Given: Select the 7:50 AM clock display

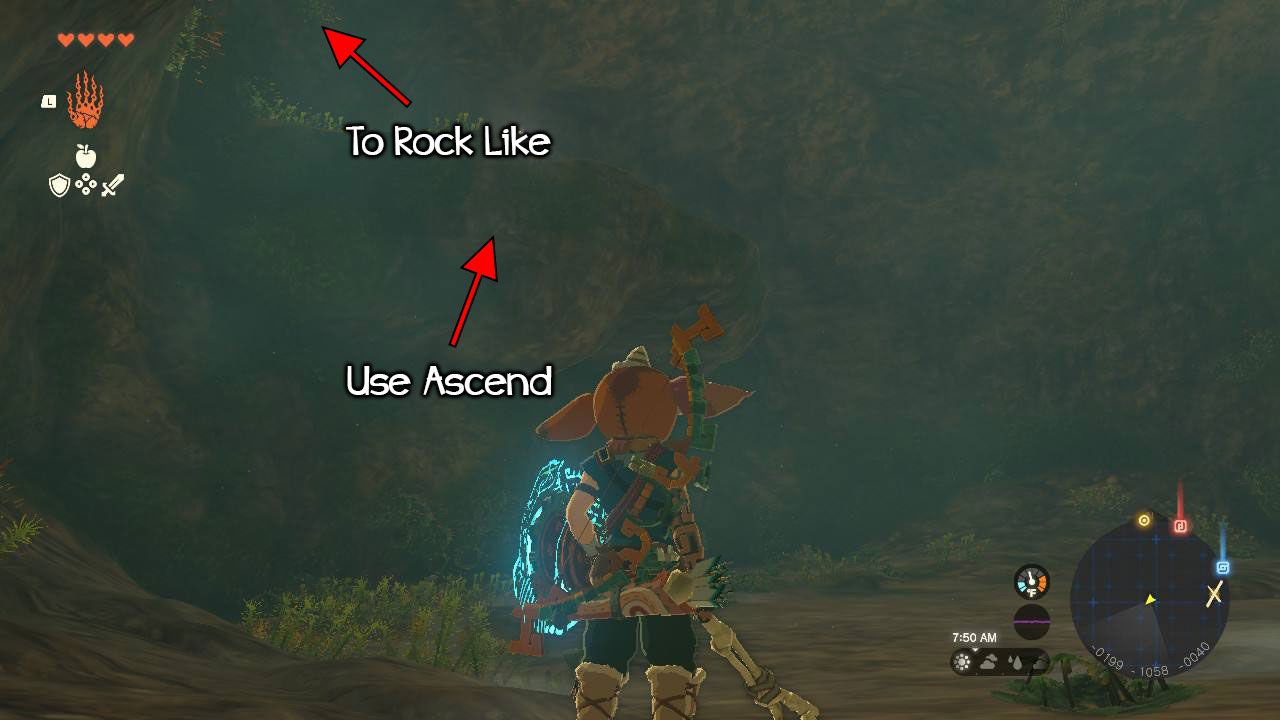Looking at the screenshot, I should tap(975, 637).
